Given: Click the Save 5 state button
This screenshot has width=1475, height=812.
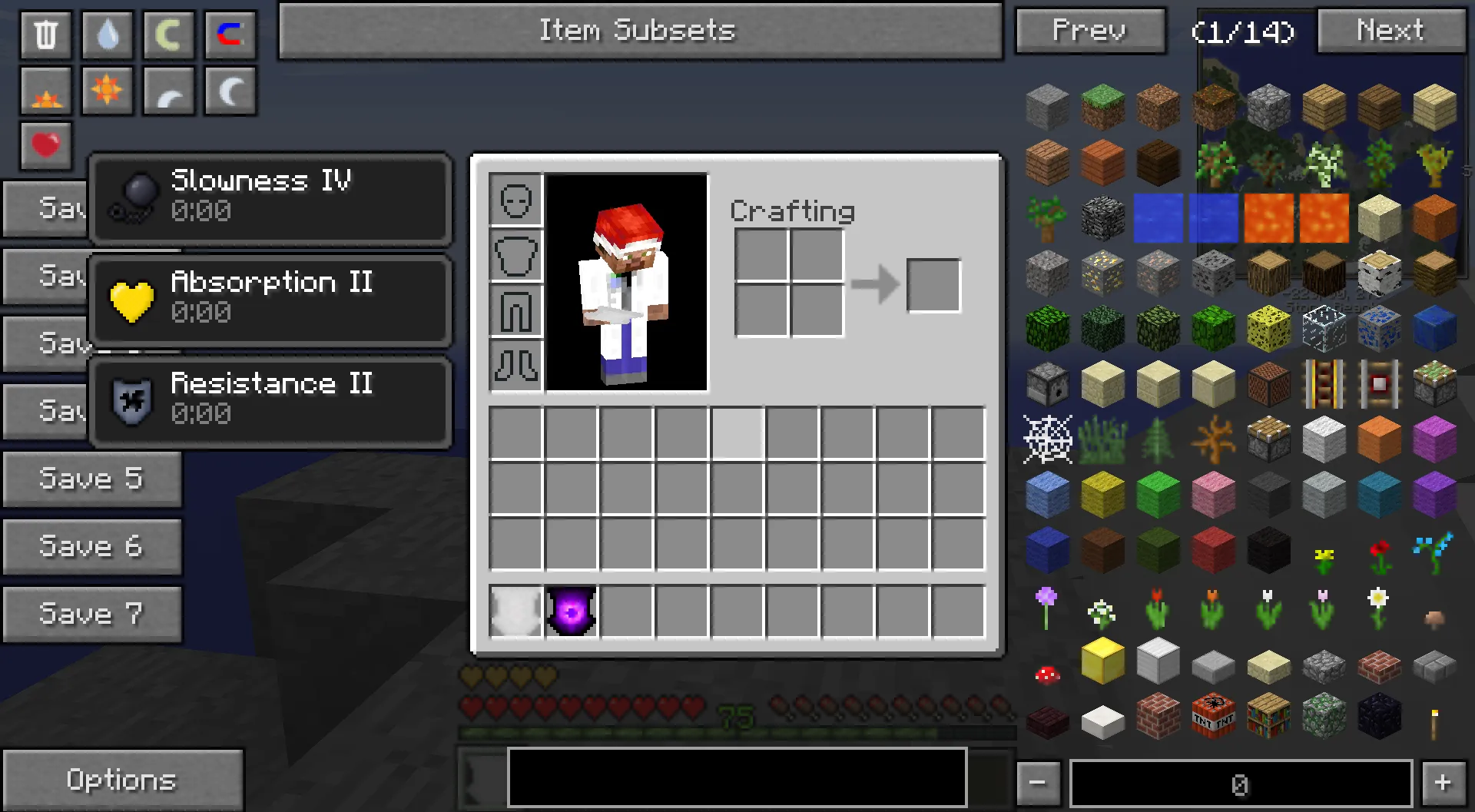Looking at the screenshot, I should [91, 478].
